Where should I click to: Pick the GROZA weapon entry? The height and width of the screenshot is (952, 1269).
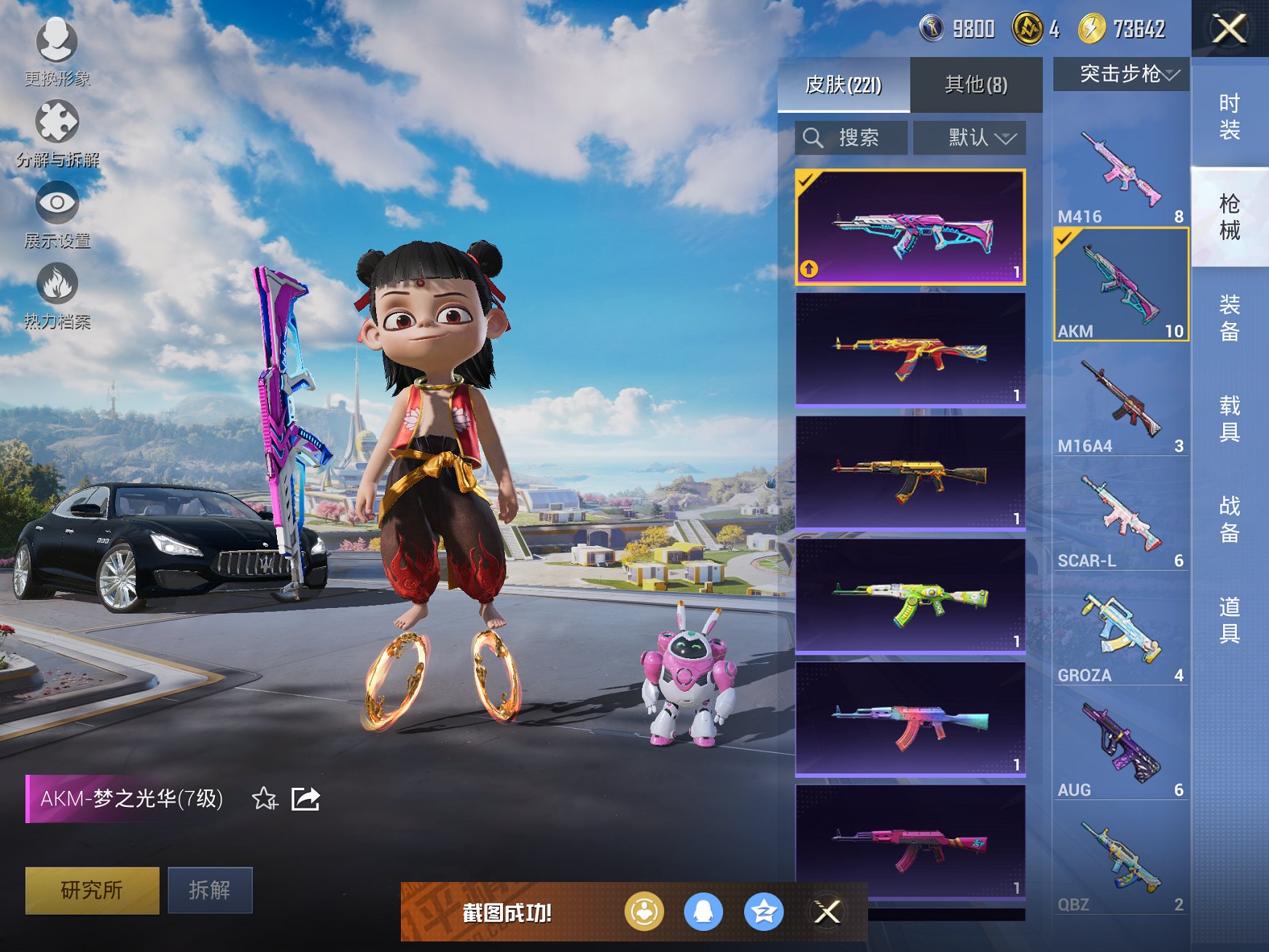pyautogui.click(x=1120, y=633)
